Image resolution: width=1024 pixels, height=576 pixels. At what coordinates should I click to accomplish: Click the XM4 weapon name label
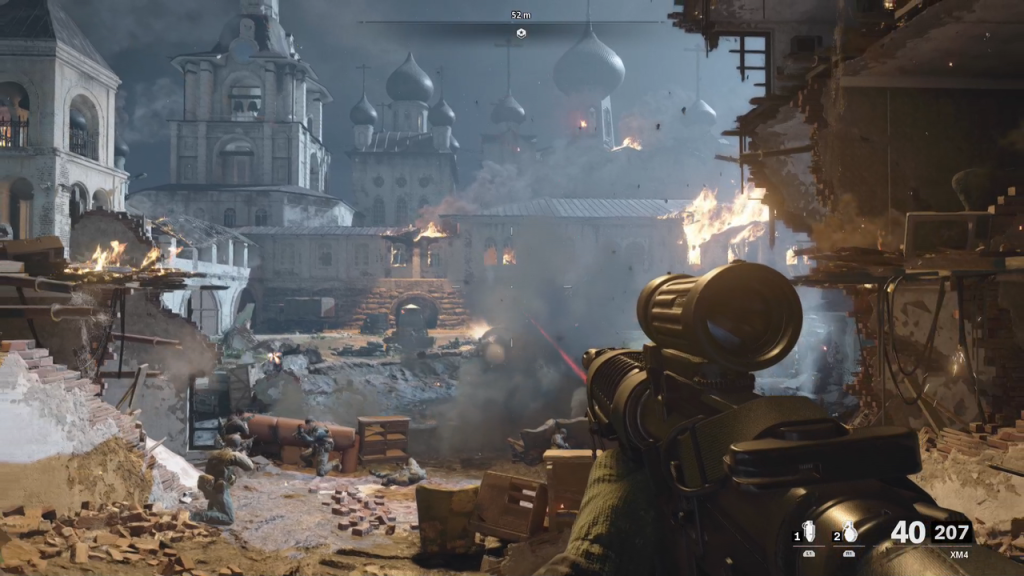tap(959, 553)
